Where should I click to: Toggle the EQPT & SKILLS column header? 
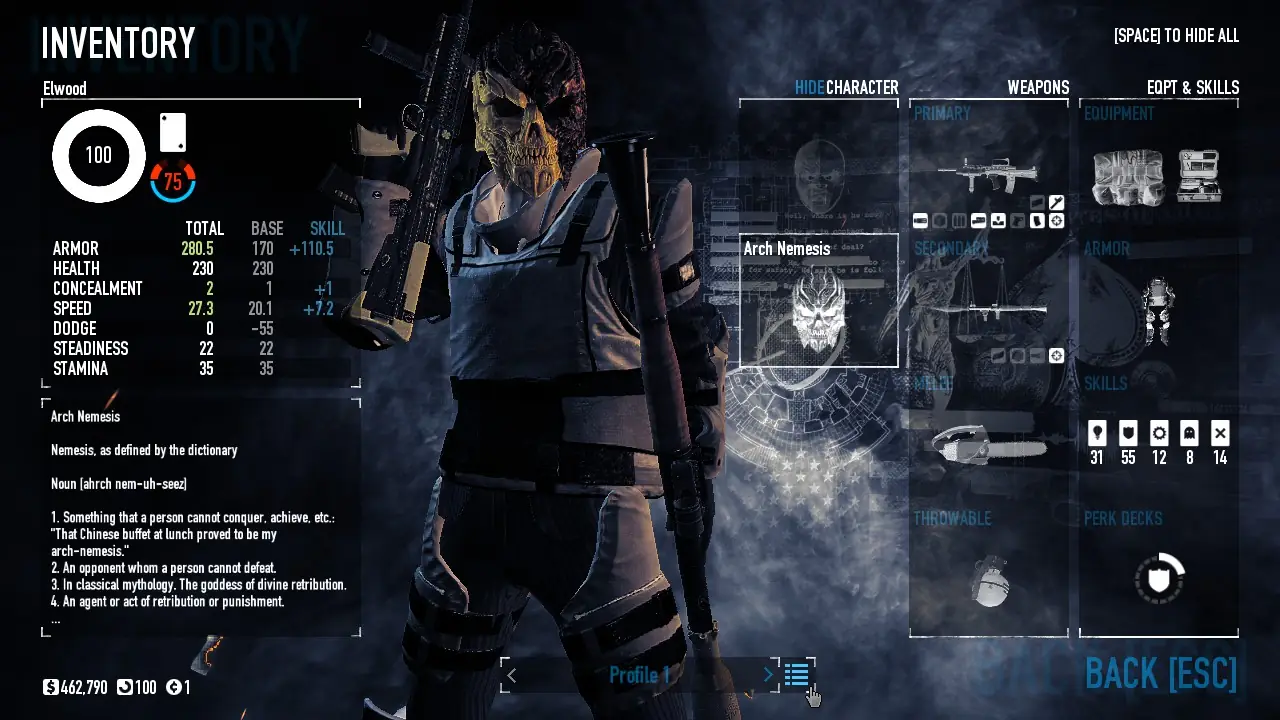[x=1192, y=88]
